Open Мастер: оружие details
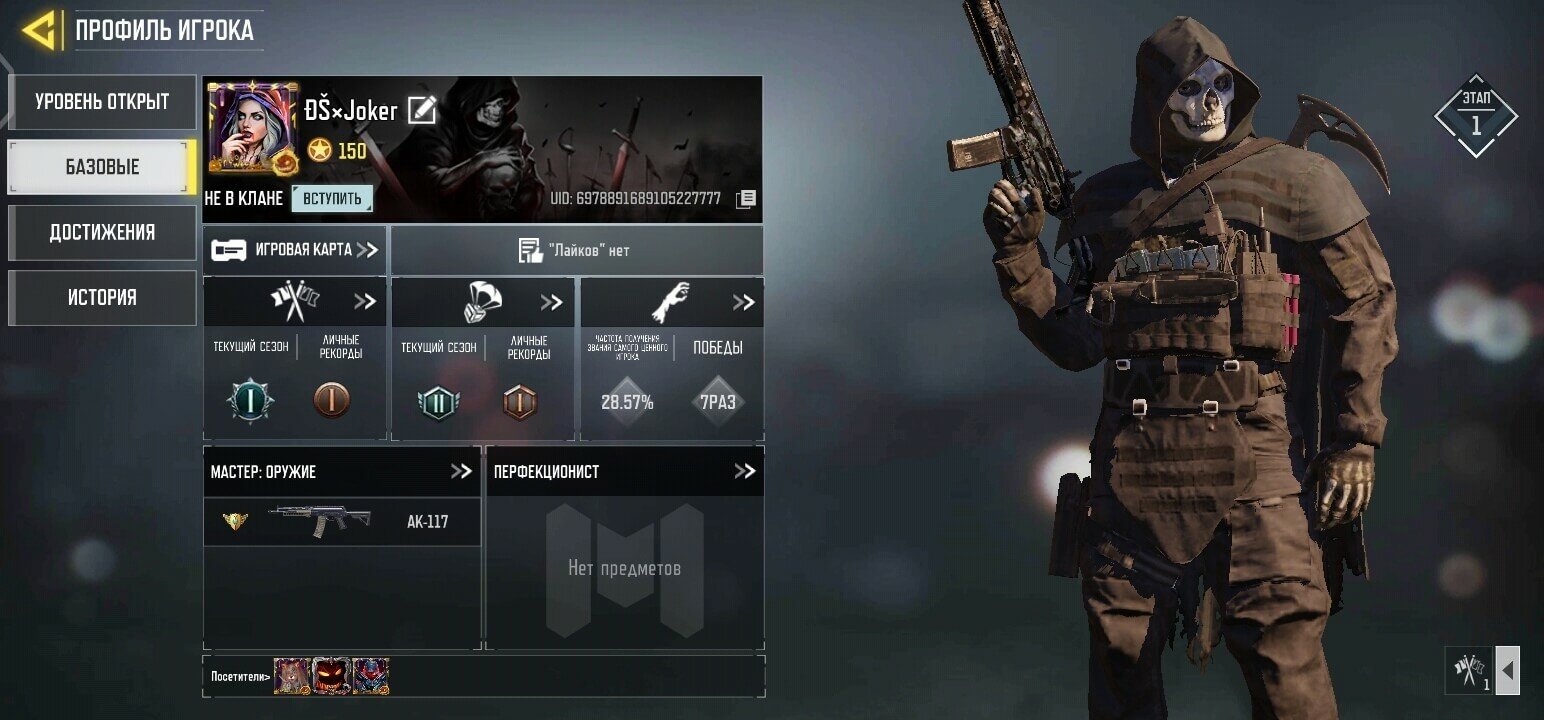The width and height of the screenshot is (1544, 720). [x=460, y=471]
